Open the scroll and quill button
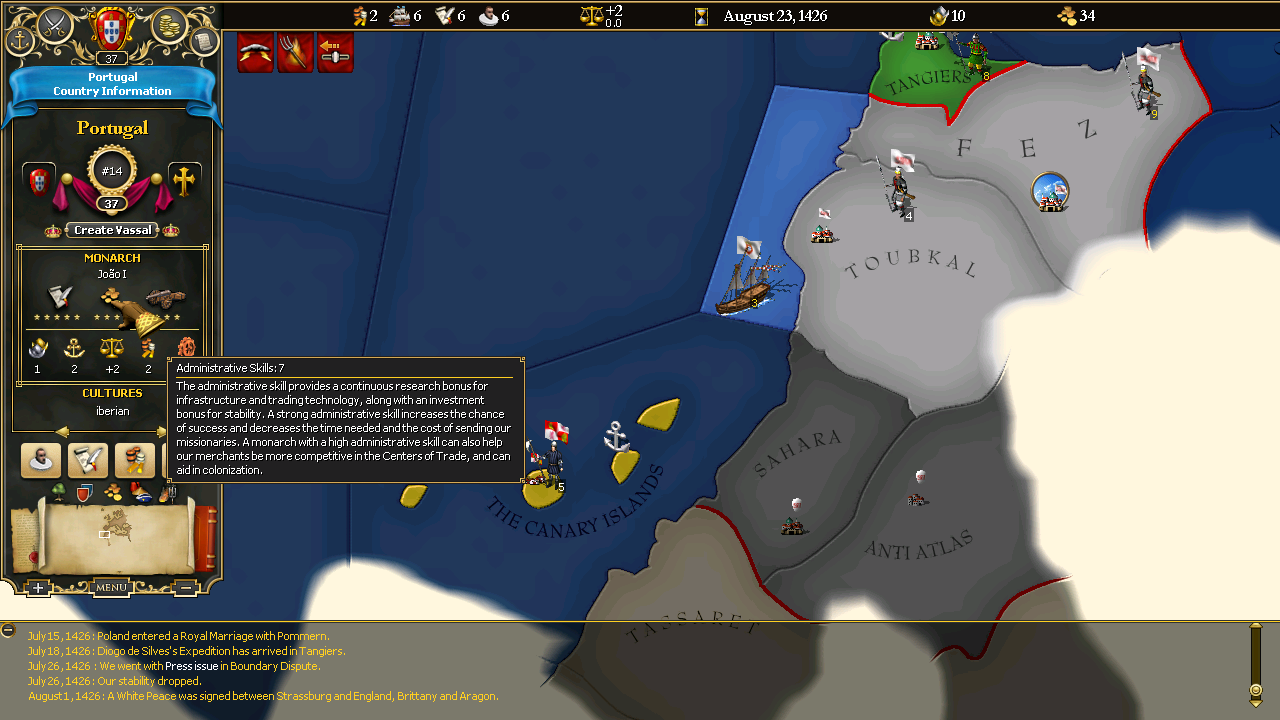The image size is (1280, 720). (x=88, y=460)
